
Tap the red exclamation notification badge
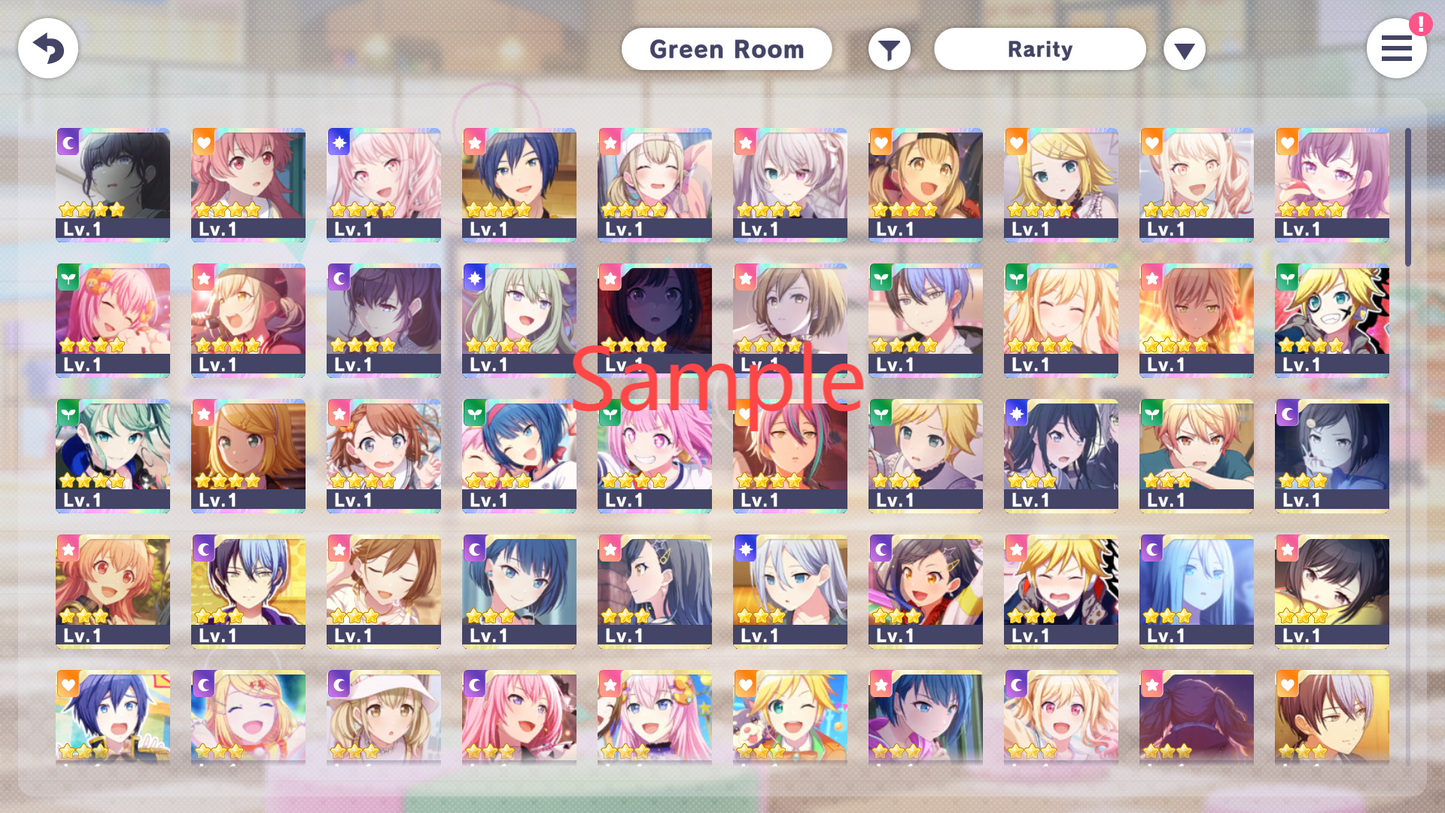[1421, 26]
